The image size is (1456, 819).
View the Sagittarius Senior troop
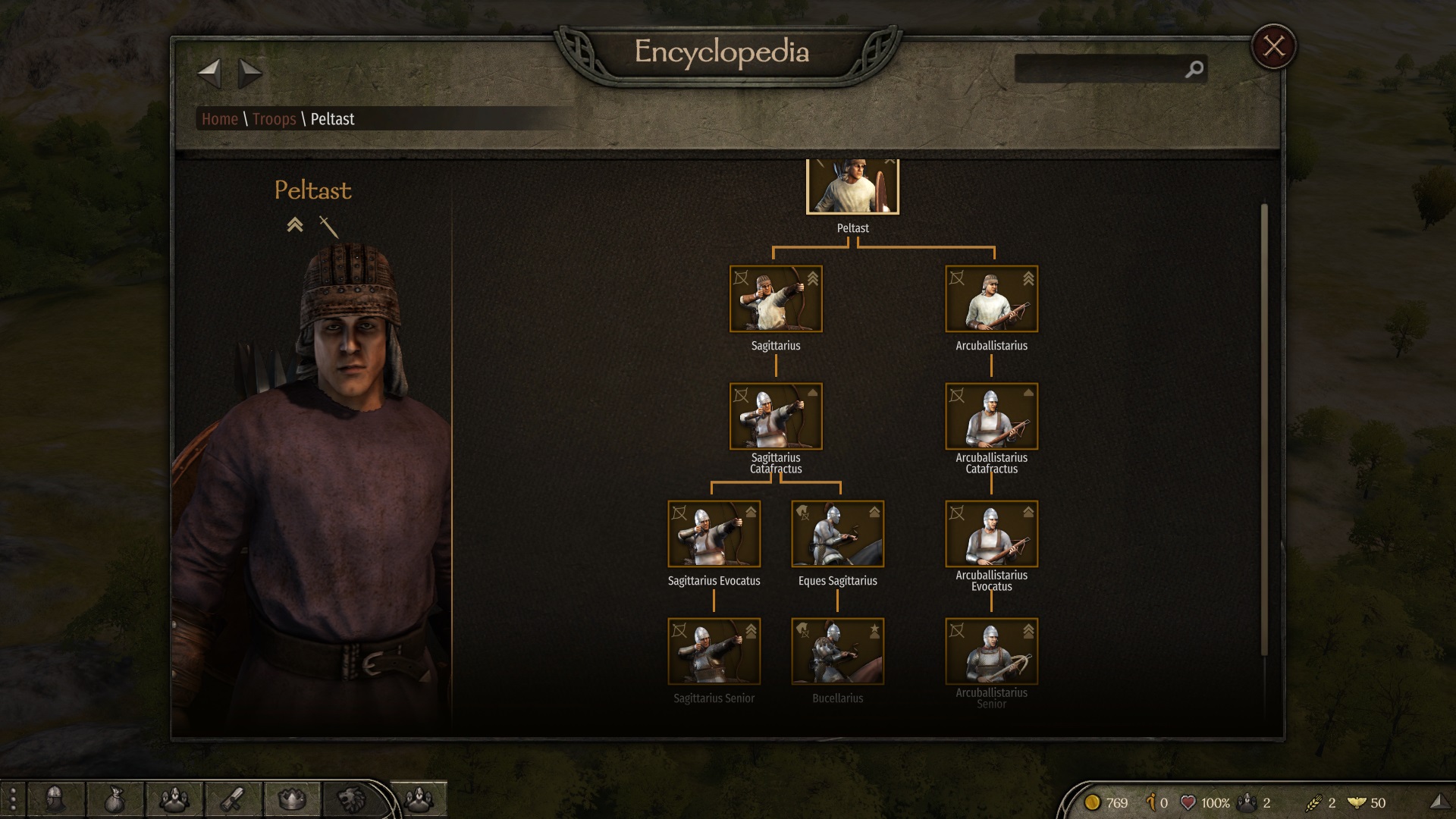pos(714,651)
